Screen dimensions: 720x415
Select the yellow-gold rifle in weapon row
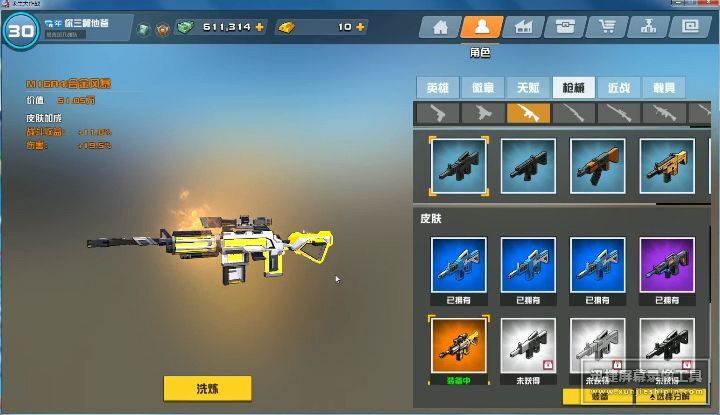point(667,164)
